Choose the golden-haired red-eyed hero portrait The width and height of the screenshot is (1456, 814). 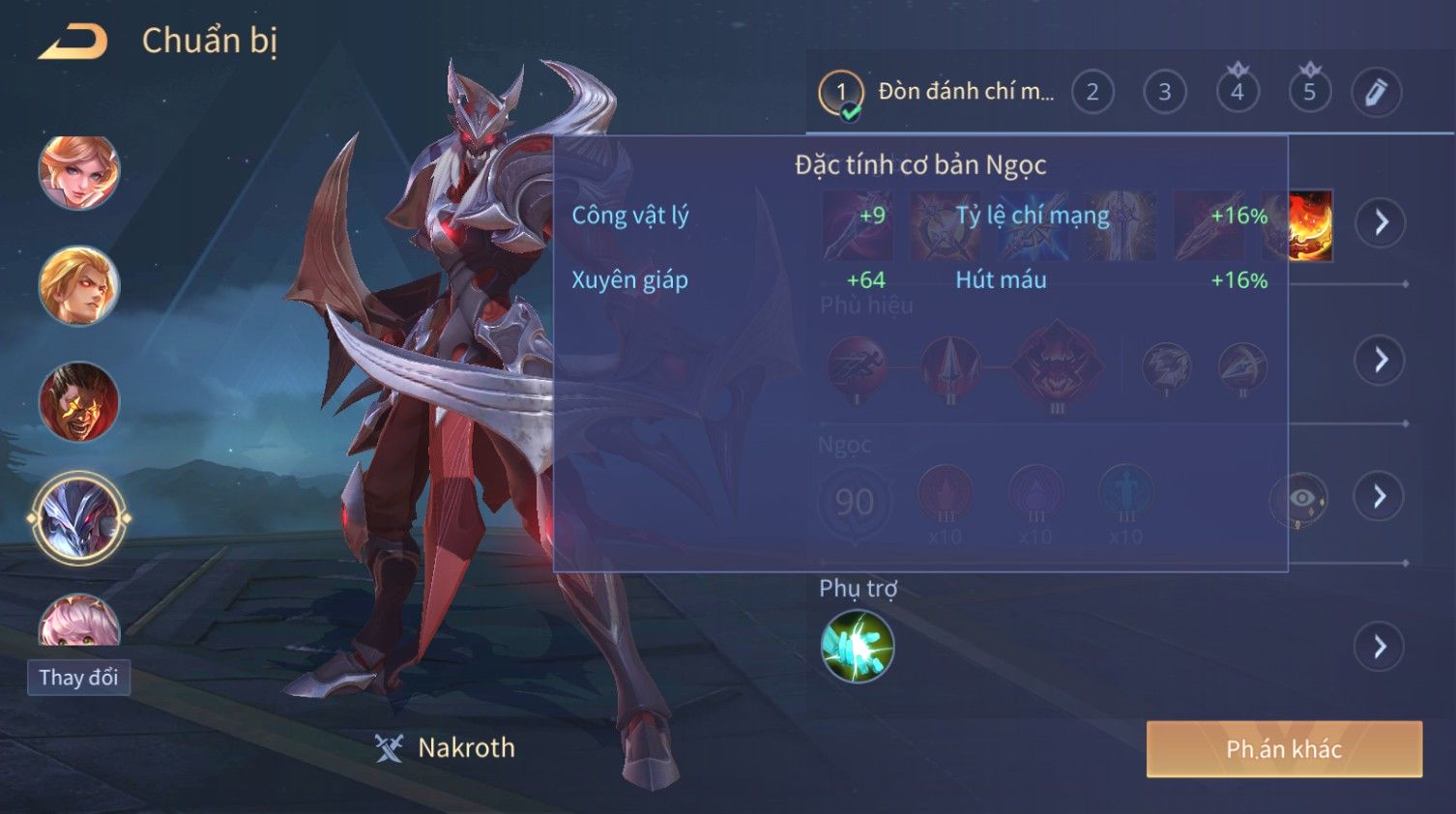pos(79,286)
